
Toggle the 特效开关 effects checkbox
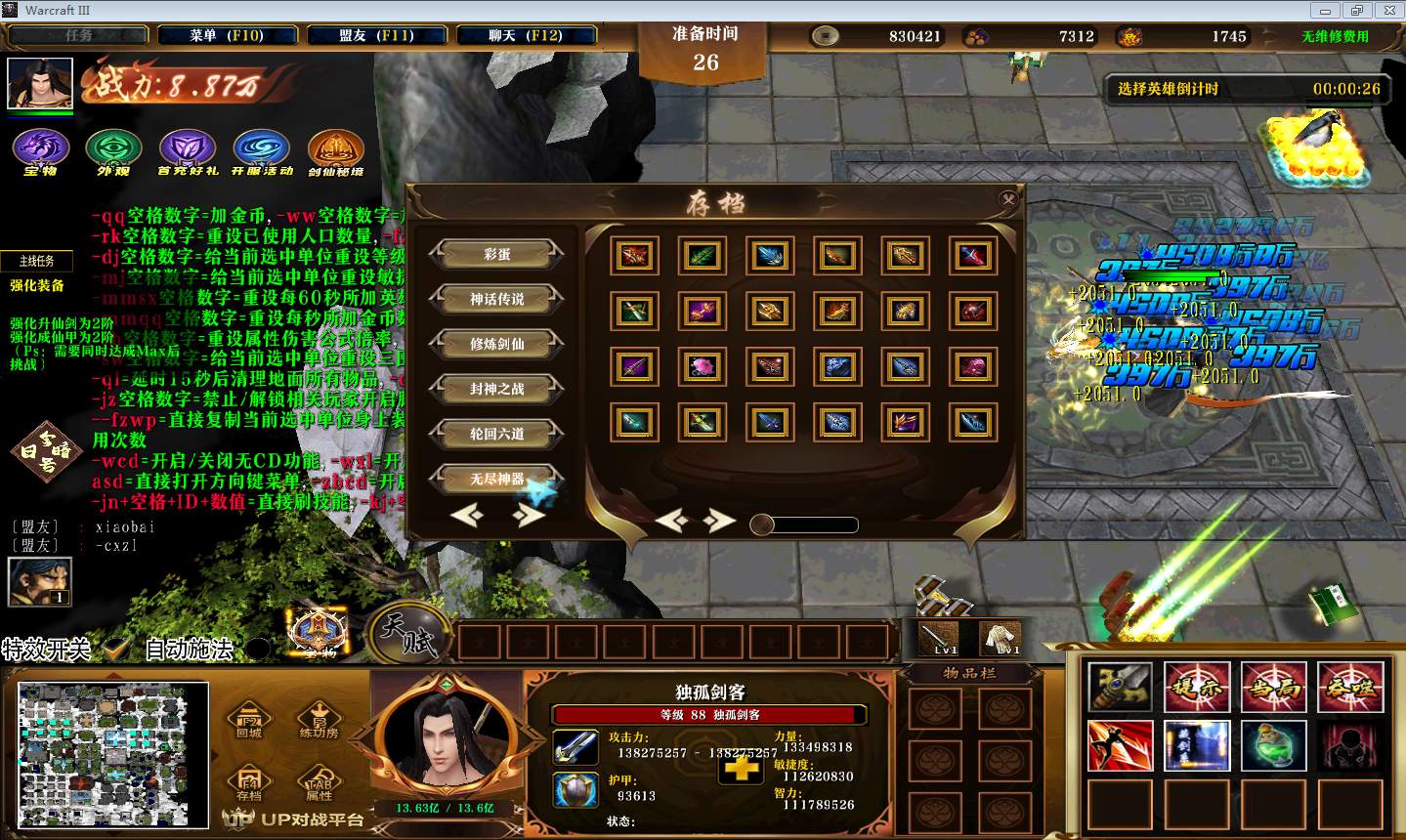click(117, 649)
